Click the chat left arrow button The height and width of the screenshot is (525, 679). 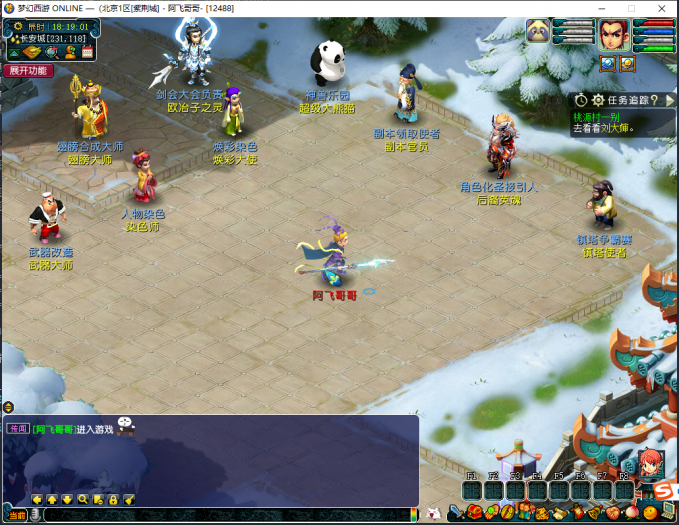pyautogui.click(x=38, y=499)
